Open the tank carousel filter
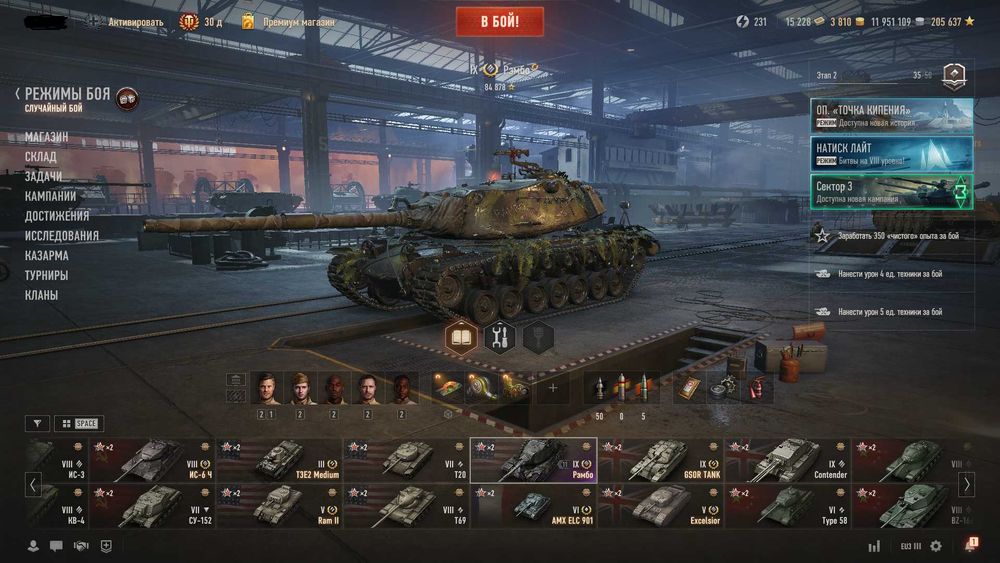This screenshot has width=1000, height=563. tap(37, 424)
